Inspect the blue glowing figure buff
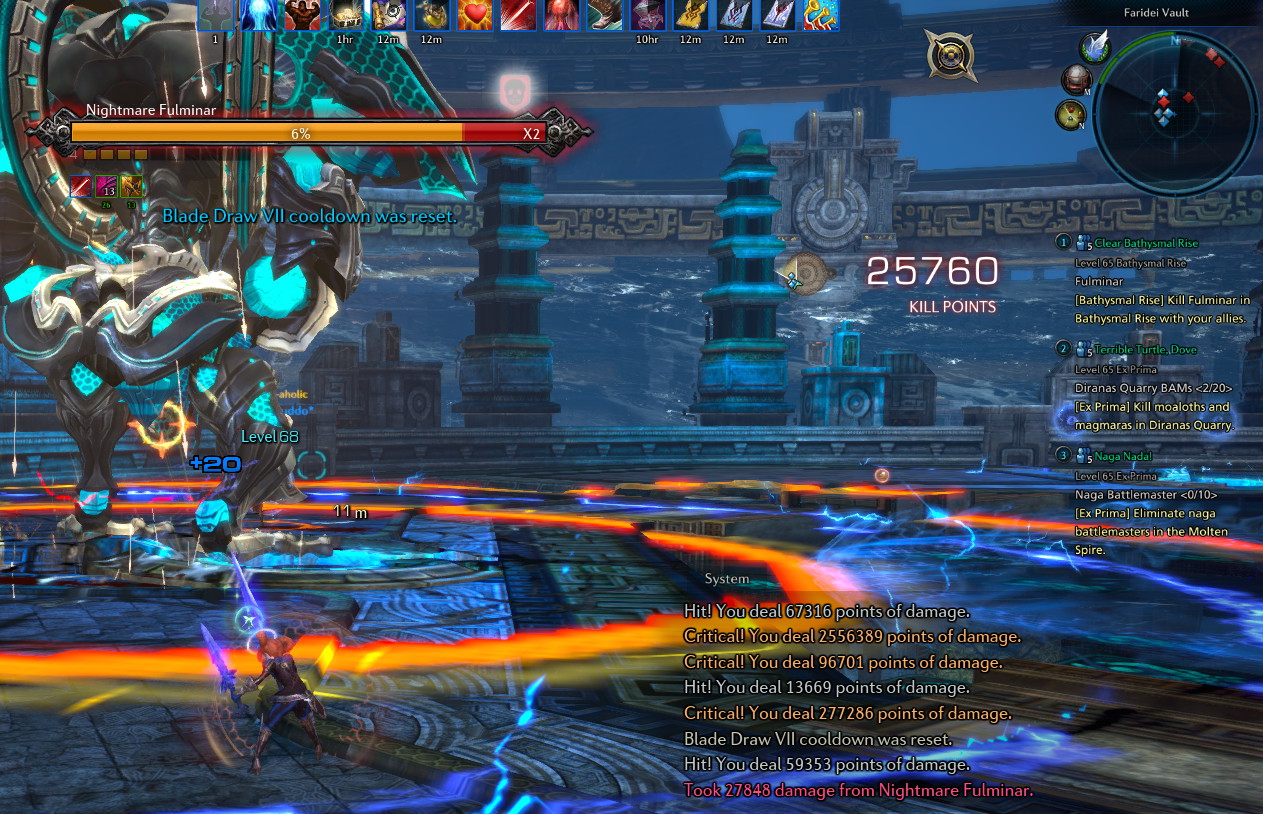The height and width of the screenshot is (814, 1263). coord(259,15)
